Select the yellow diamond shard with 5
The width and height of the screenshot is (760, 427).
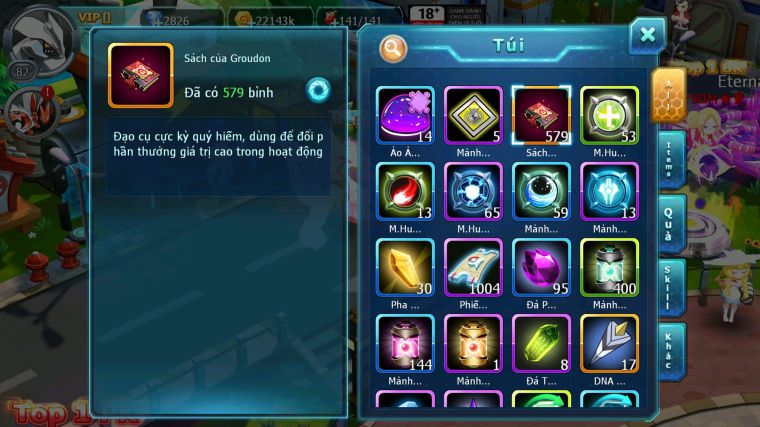click(473, 115)
